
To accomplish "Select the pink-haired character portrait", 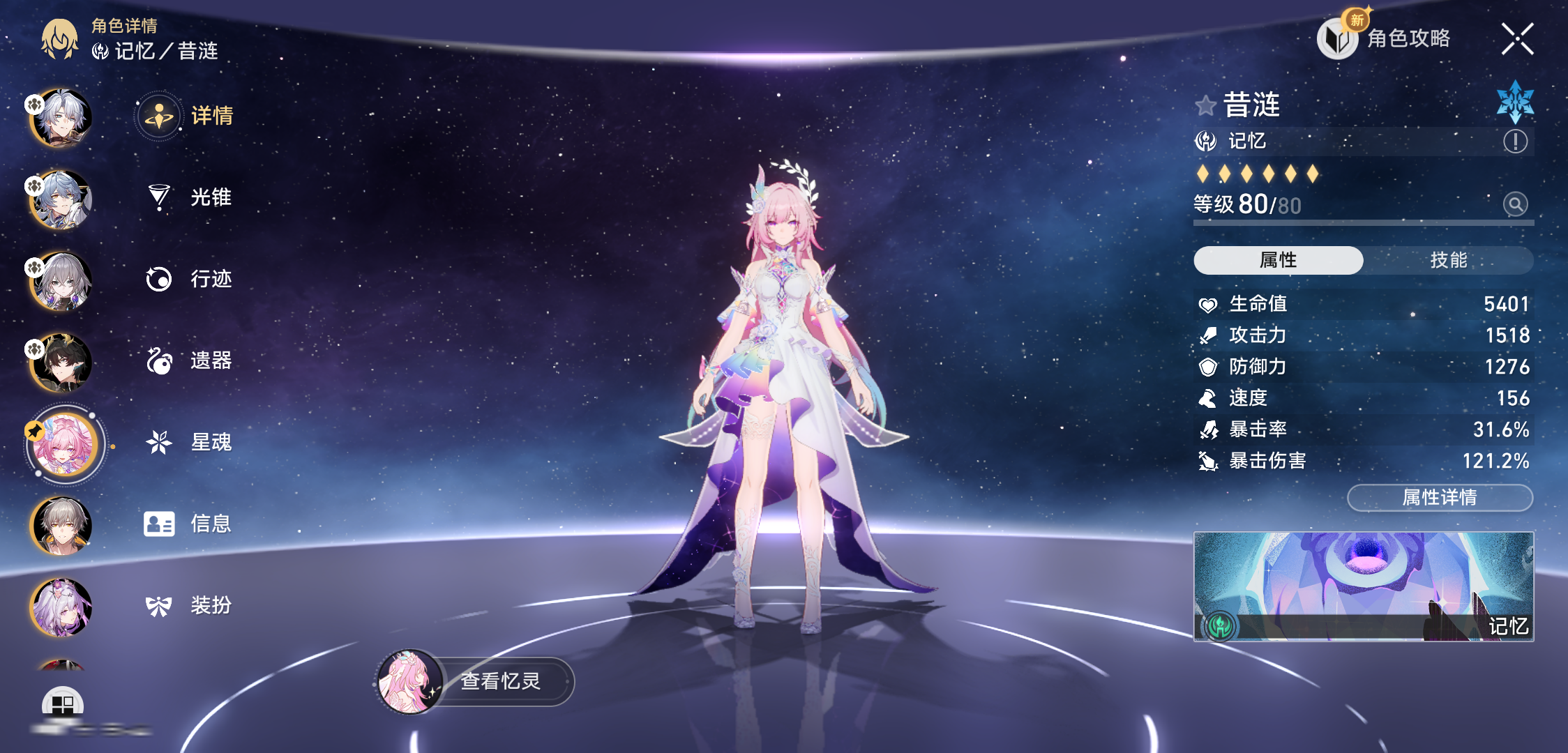I will click(63, 445).
